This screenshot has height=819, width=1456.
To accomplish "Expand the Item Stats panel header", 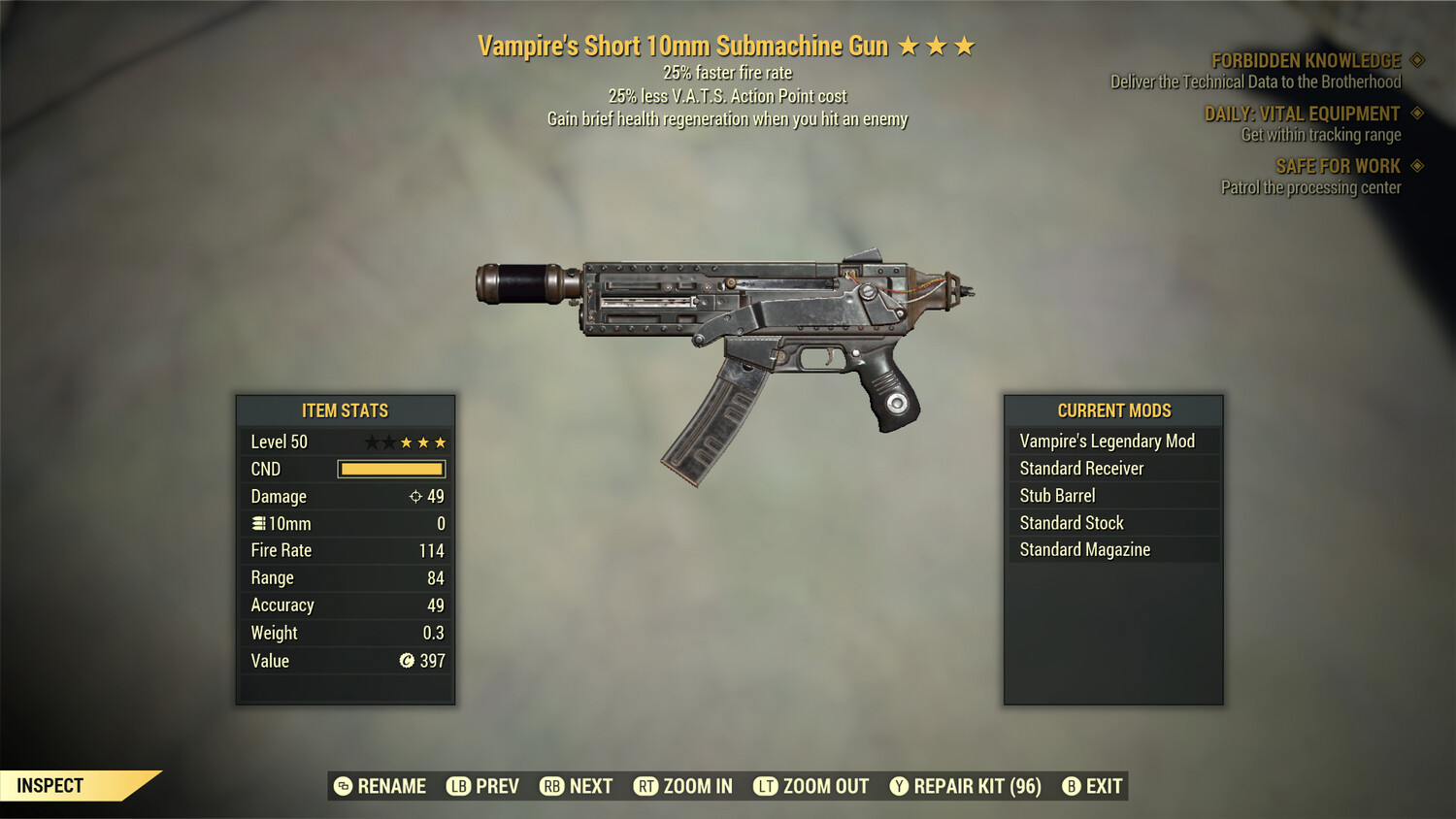I will pos(345,410).
